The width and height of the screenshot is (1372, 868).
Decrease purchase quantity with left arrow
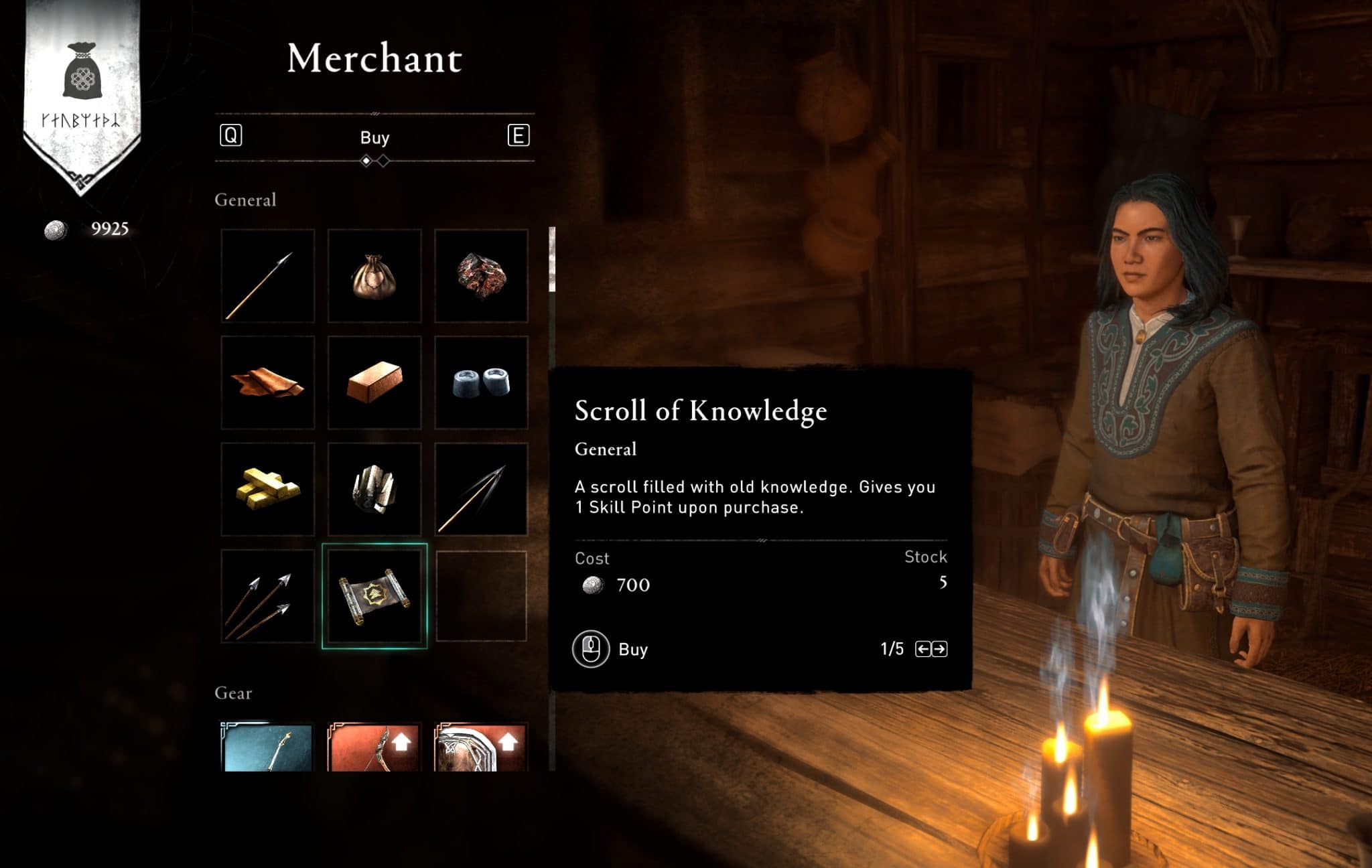(922, 649)
